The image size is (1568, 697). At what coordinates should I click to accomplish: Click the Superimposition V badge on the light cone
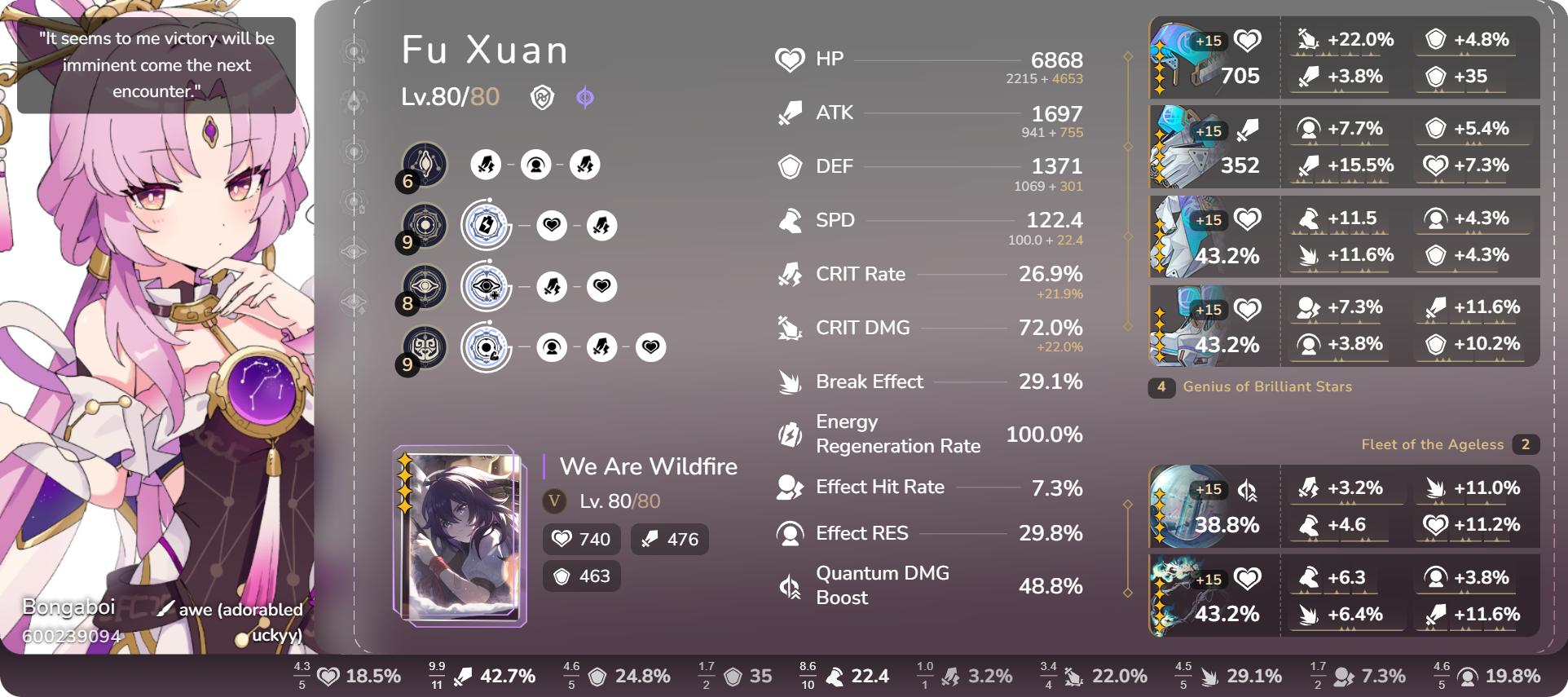[x=552, y=502]
